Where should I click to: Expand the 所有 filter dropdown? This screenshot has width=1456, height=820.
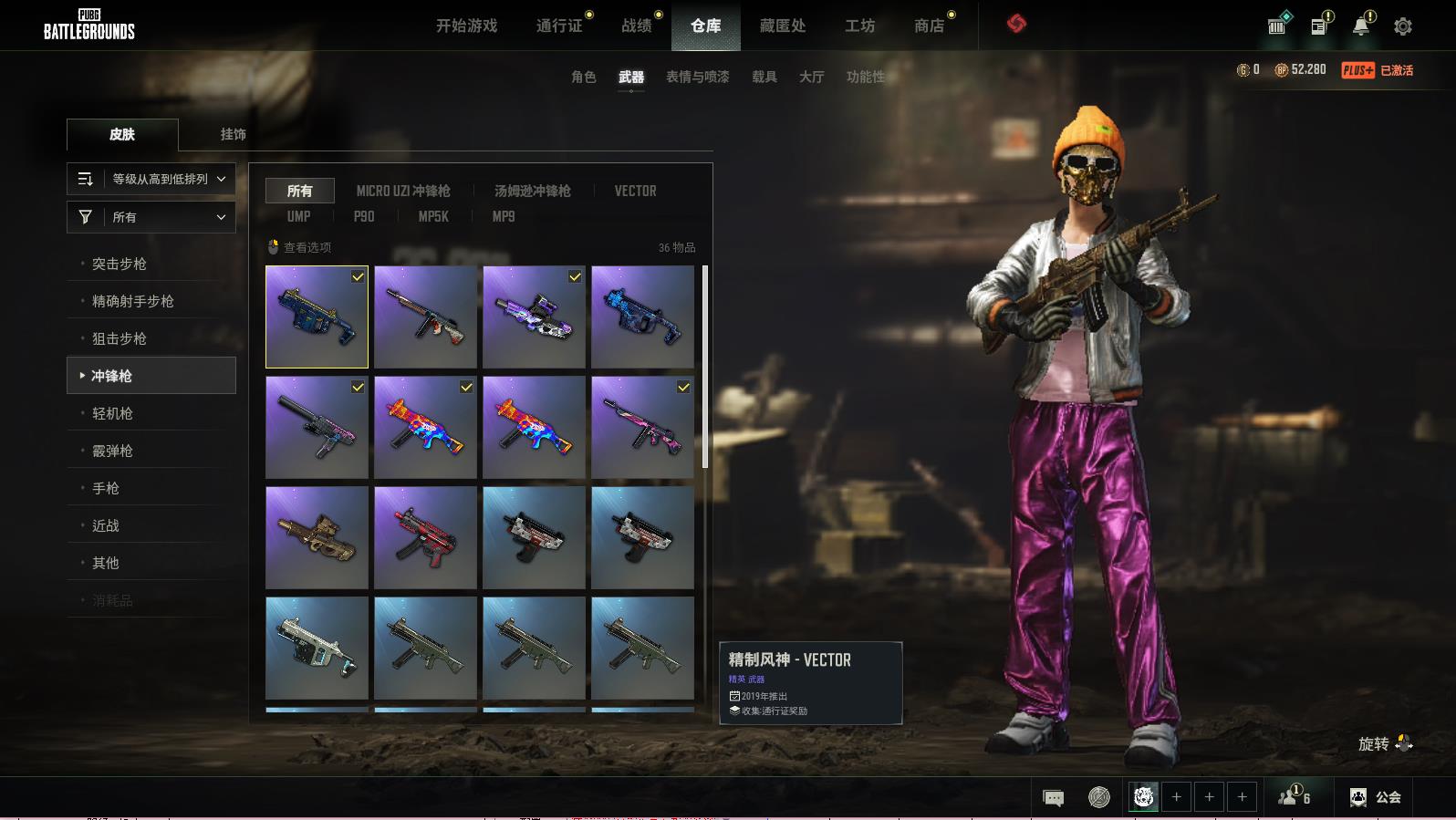(151, 217)
